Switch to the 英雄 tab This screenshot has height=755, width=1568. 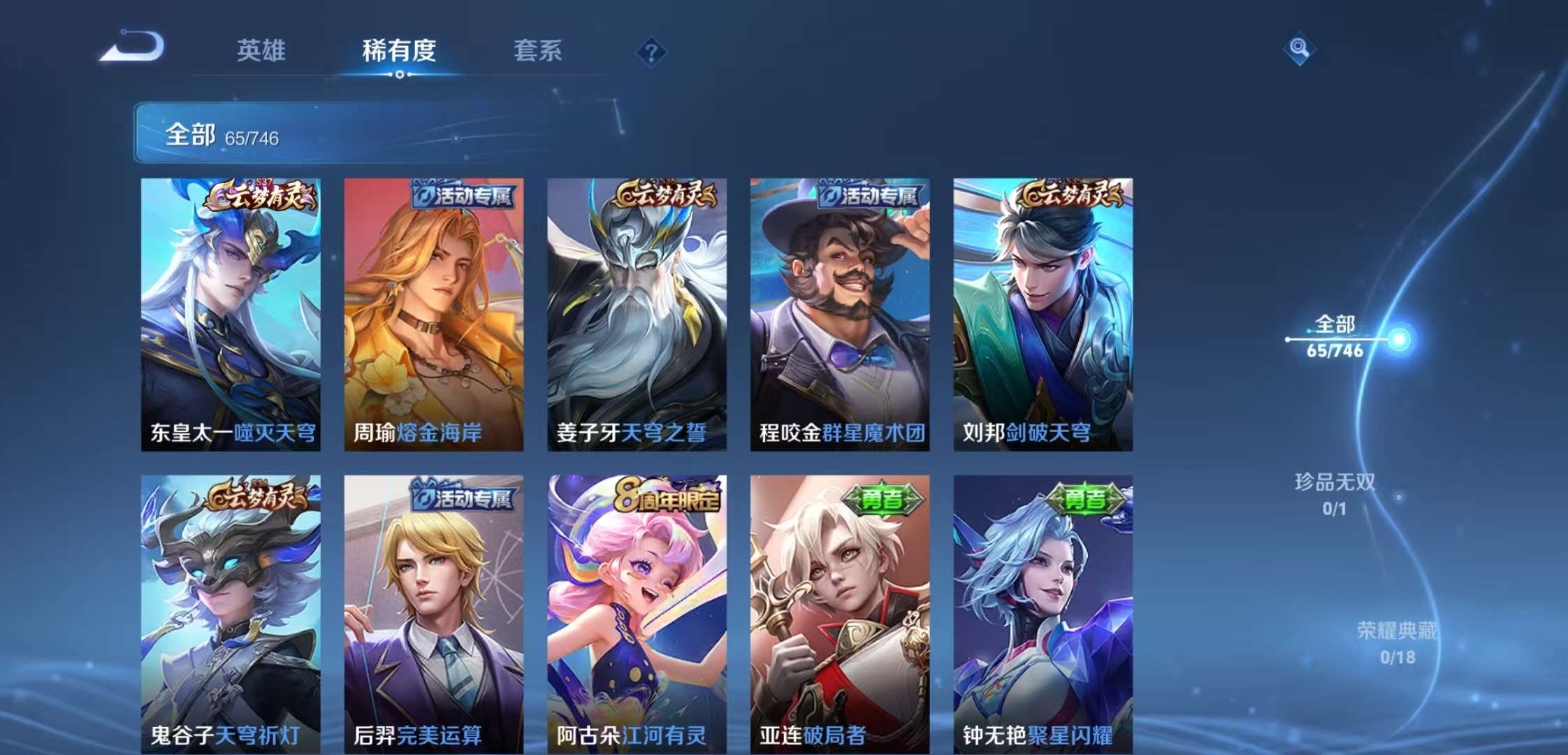(x=261, y=51)
